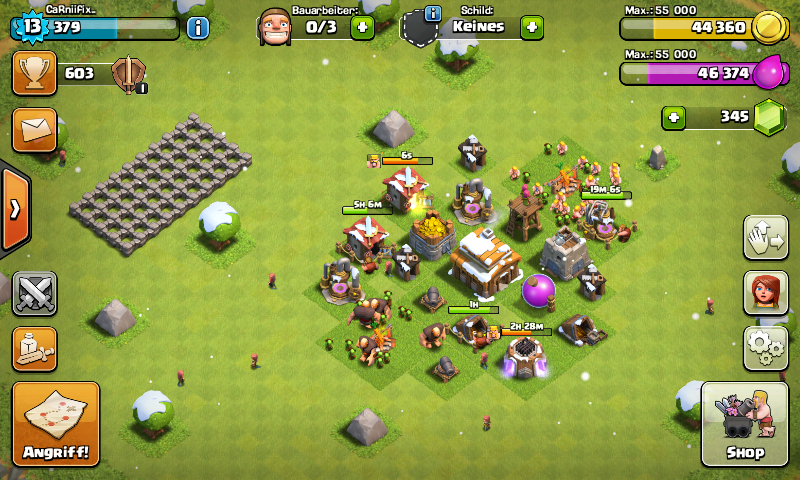Tap the builder face icon
Image resolution: width=800 pixels, height=480 pixels.
point(274,27)
